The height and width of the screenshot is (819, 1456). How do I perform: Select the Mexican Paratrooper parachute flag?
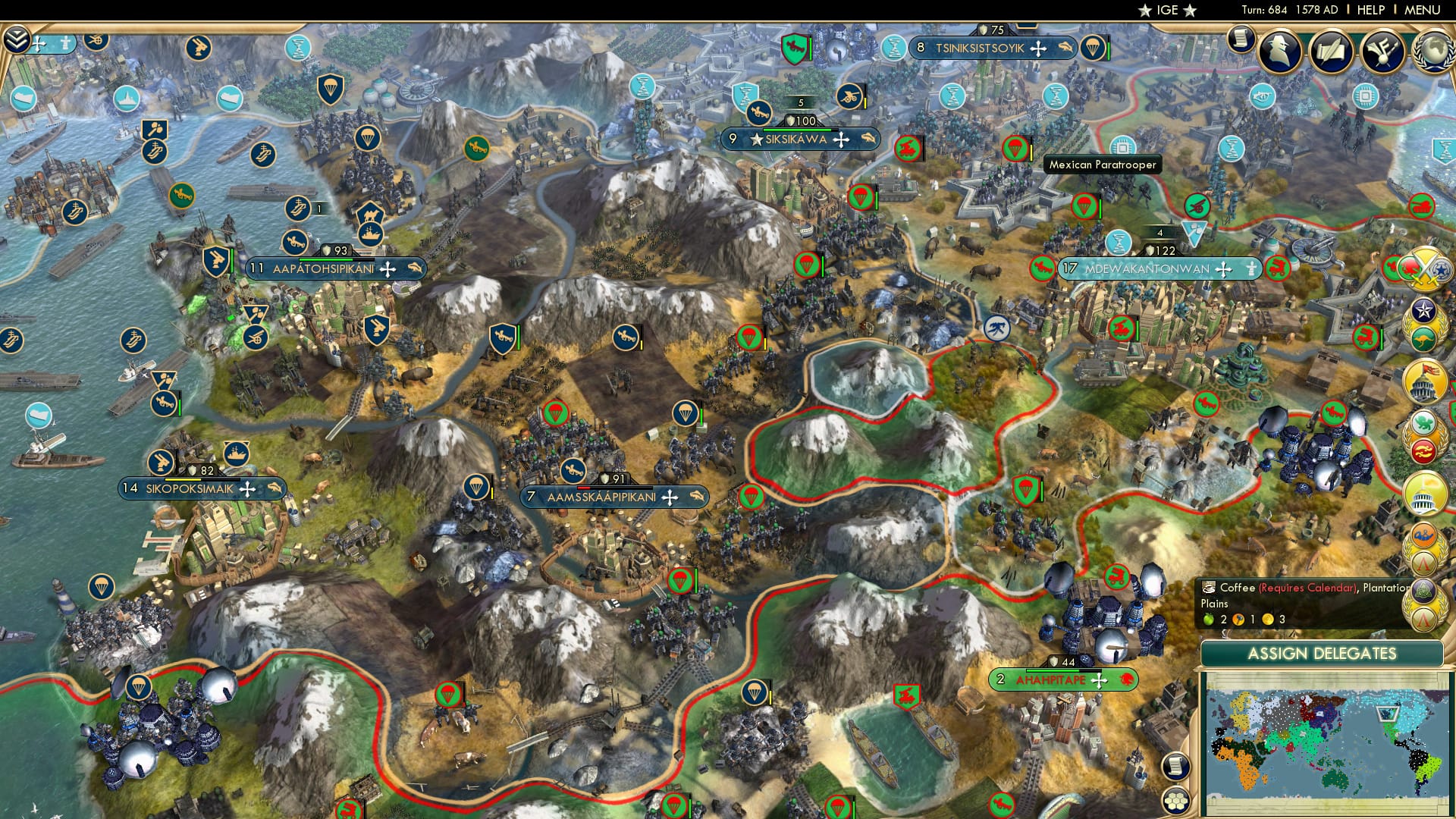click(x=1015, y=146)
